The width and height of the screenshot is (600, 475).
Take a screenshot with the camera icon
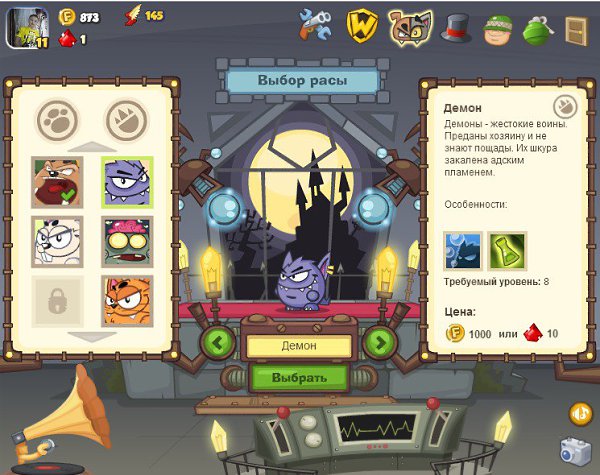pyautogui.click(x=573, y=450)
